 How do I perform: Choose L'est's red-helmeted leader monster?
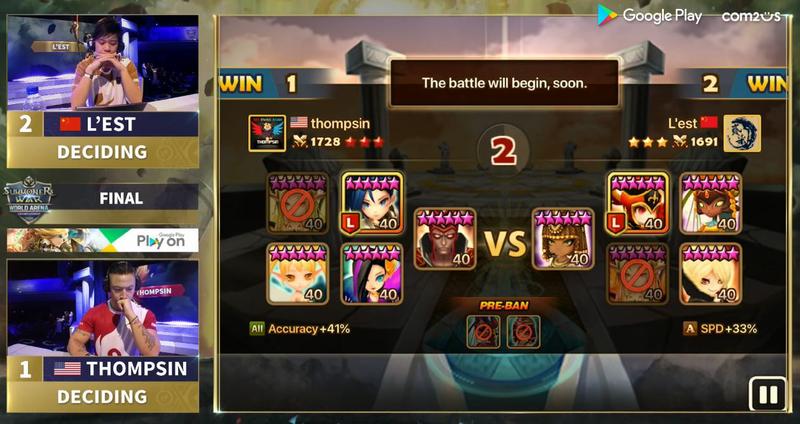coord(637,203)
